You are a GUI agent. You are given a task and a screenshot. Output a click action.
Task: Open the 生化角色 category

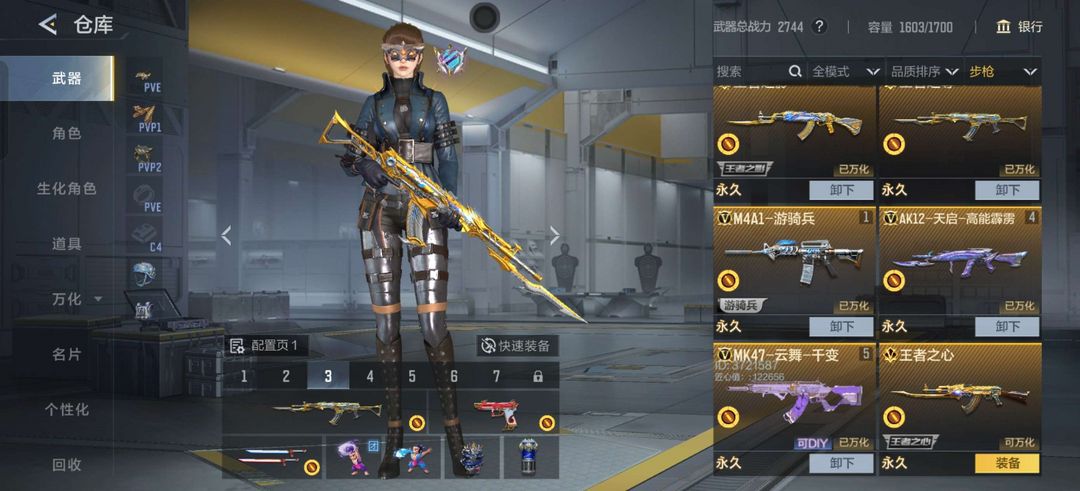click(x=66, y=188)
